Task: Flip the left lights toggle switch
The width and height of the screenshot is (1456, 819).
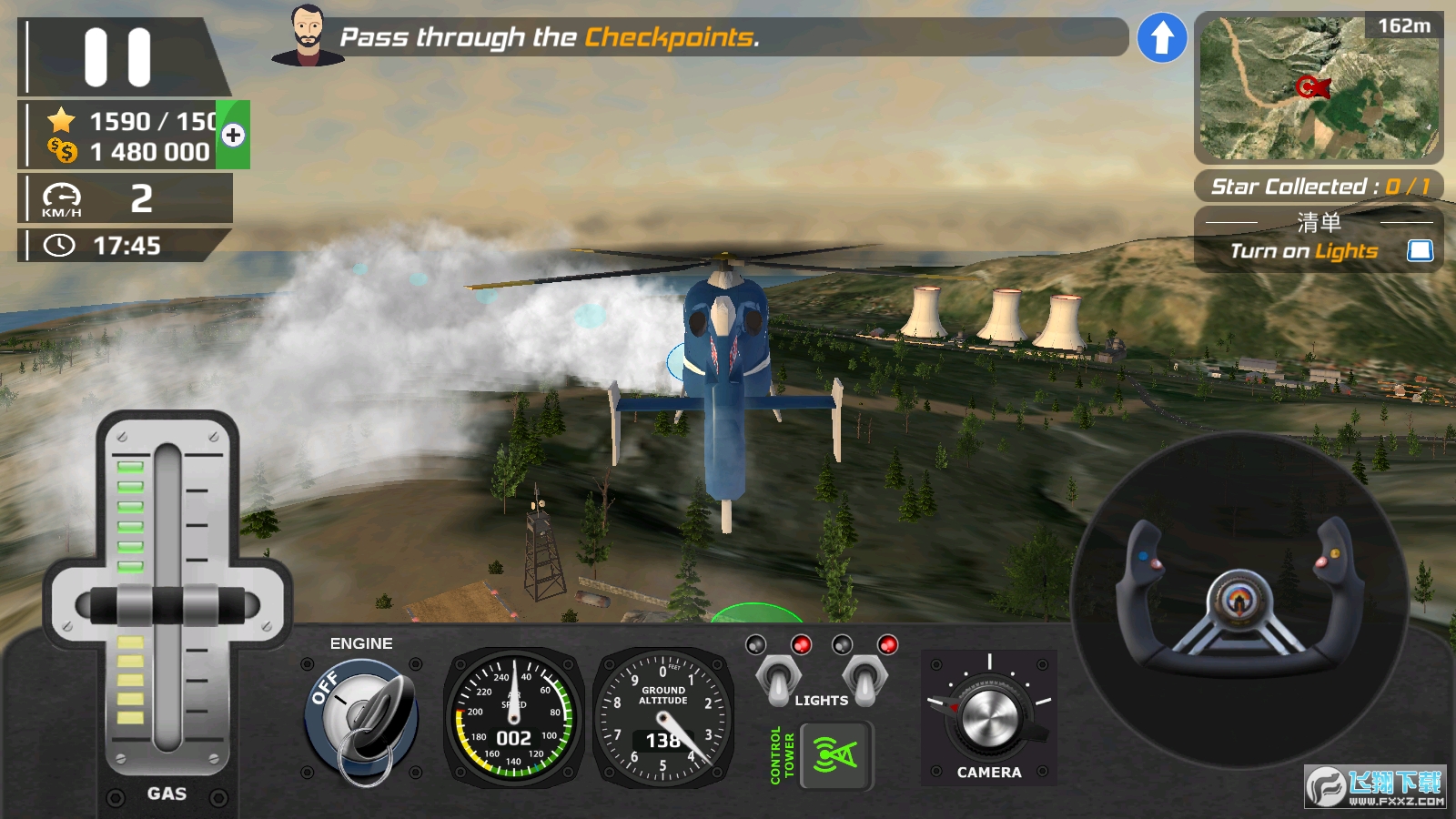Action: point(779,679)
